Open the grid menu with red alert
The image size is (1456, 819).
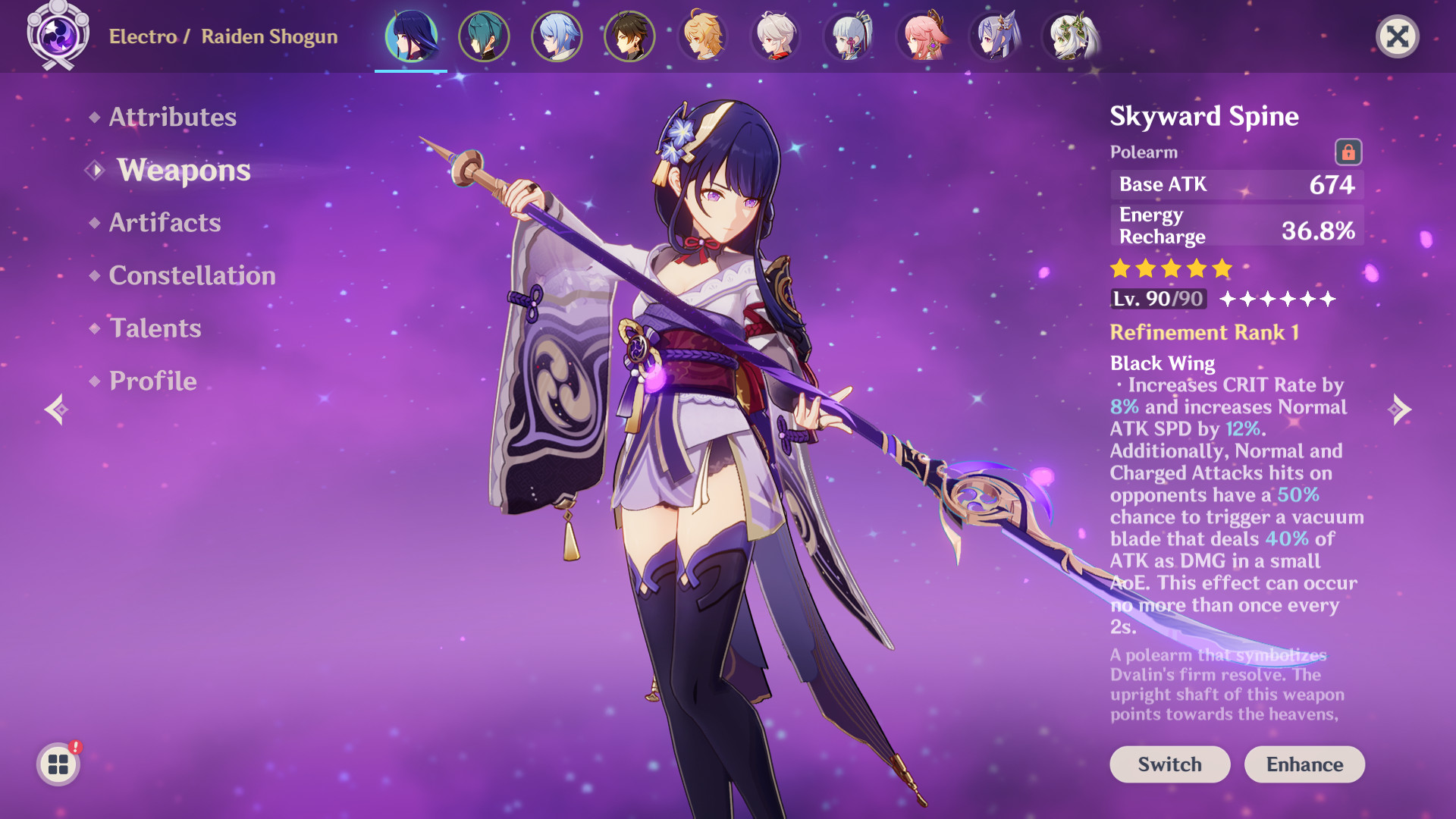click(x=58, y=764)
